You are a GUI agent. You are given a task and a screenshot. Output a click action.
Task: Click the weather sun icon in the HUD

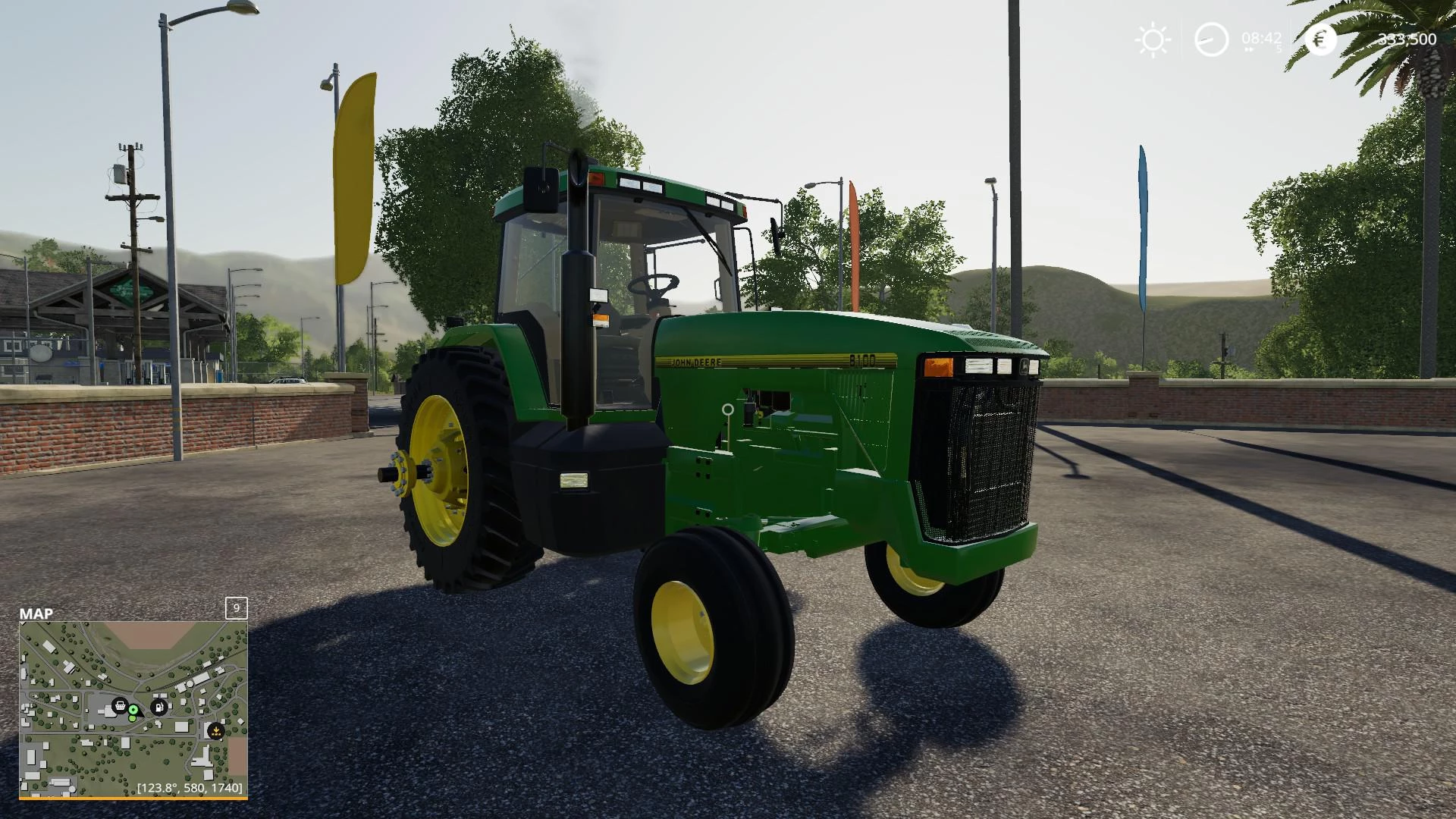1153,39
